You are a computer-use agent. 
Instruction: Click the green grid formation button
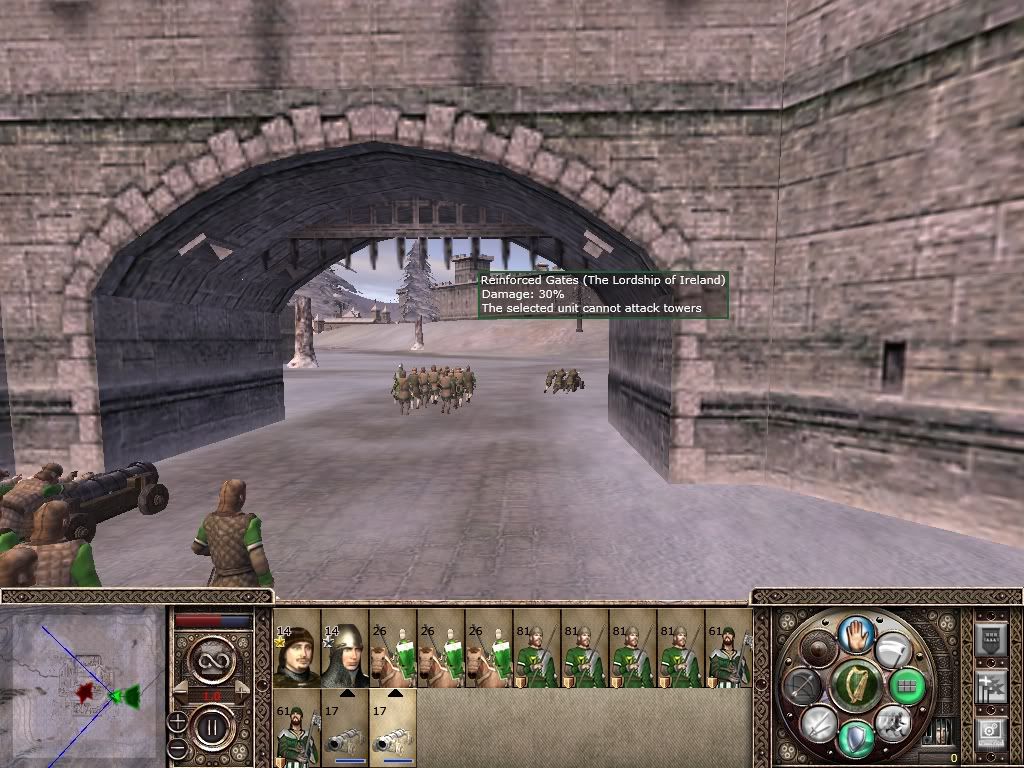pyautogui.click(x=907, y=685)
